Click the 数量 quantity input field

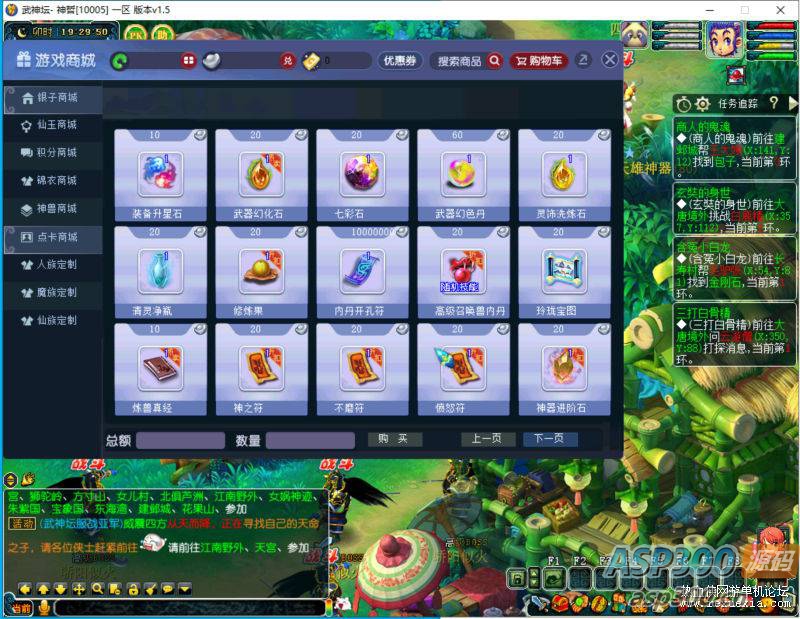tap(310, 441)
